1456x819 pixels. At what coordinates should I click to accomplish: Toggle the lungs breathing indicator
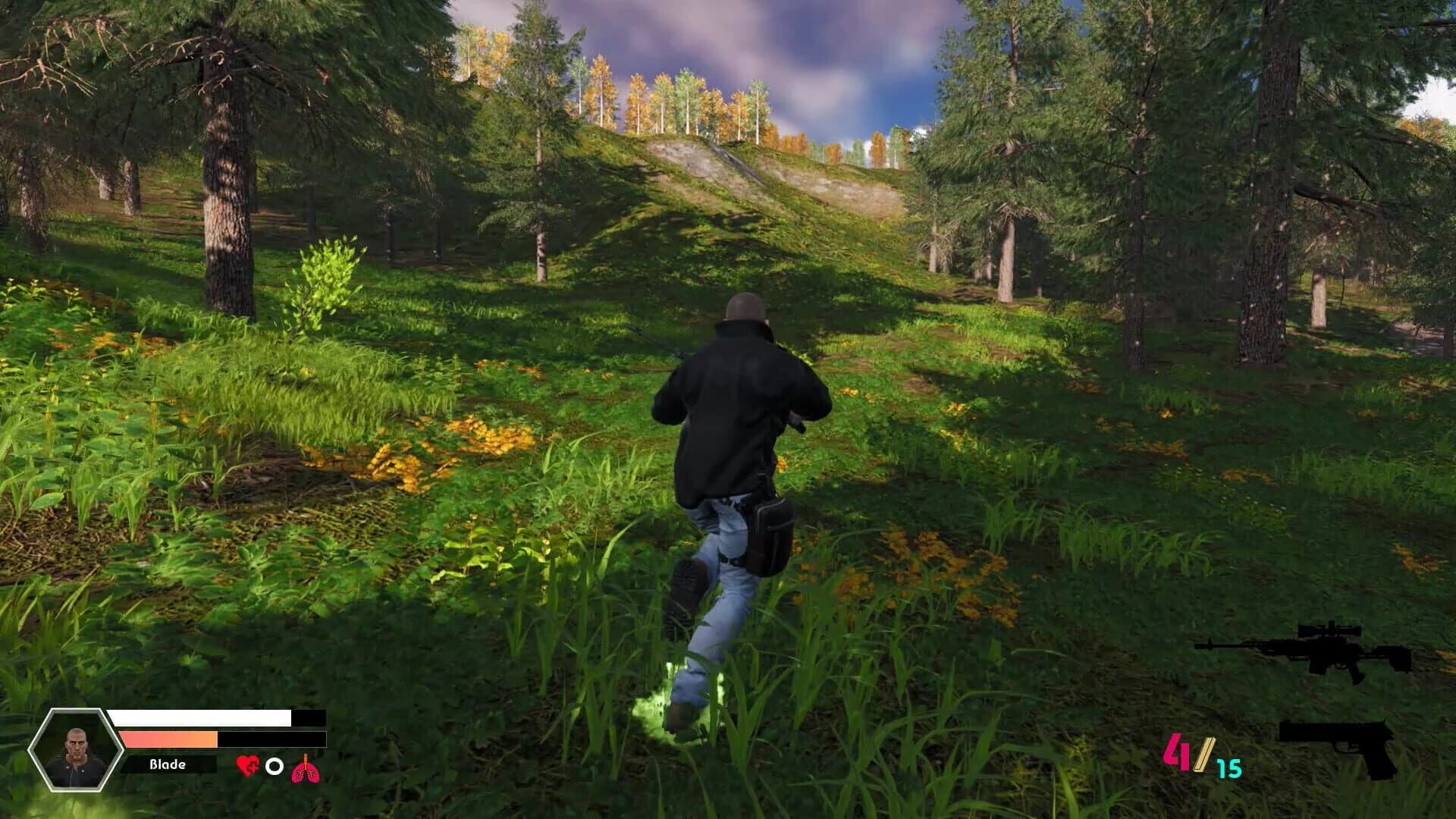pyautogui.click(x=304, y=765)
